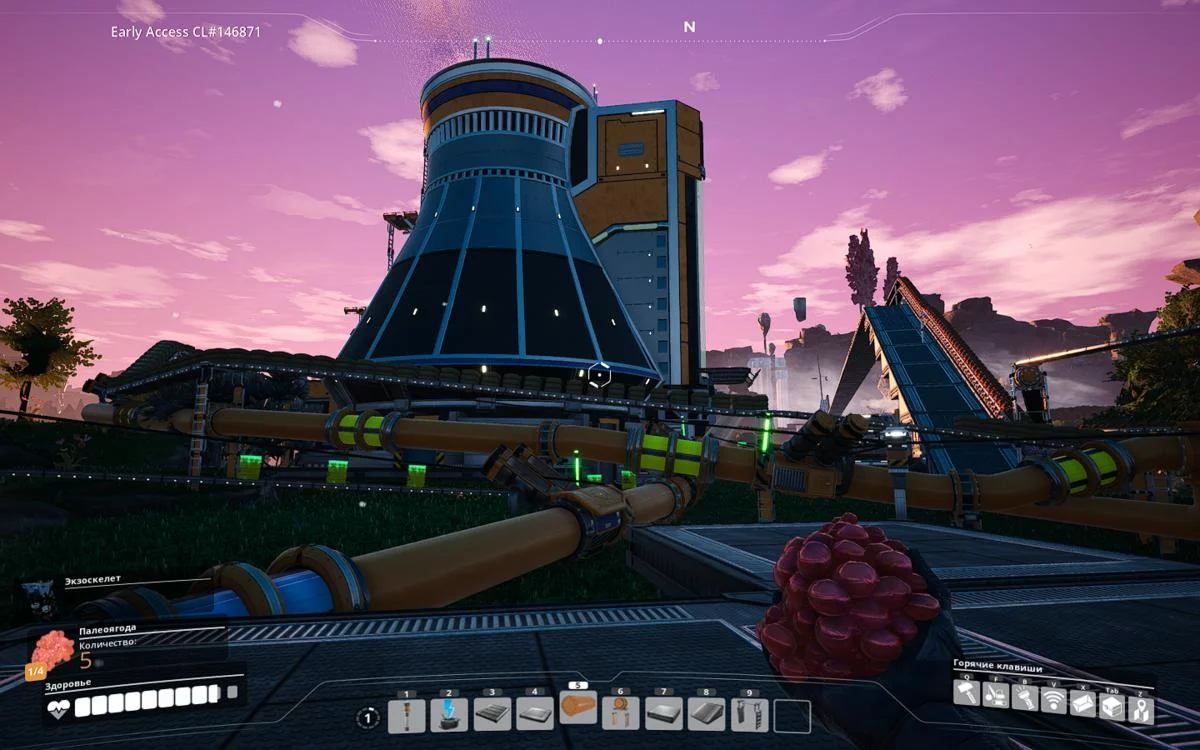Select the orange pipe in slot 5
The image size is (1200, 750).
[x=578, y=708]
